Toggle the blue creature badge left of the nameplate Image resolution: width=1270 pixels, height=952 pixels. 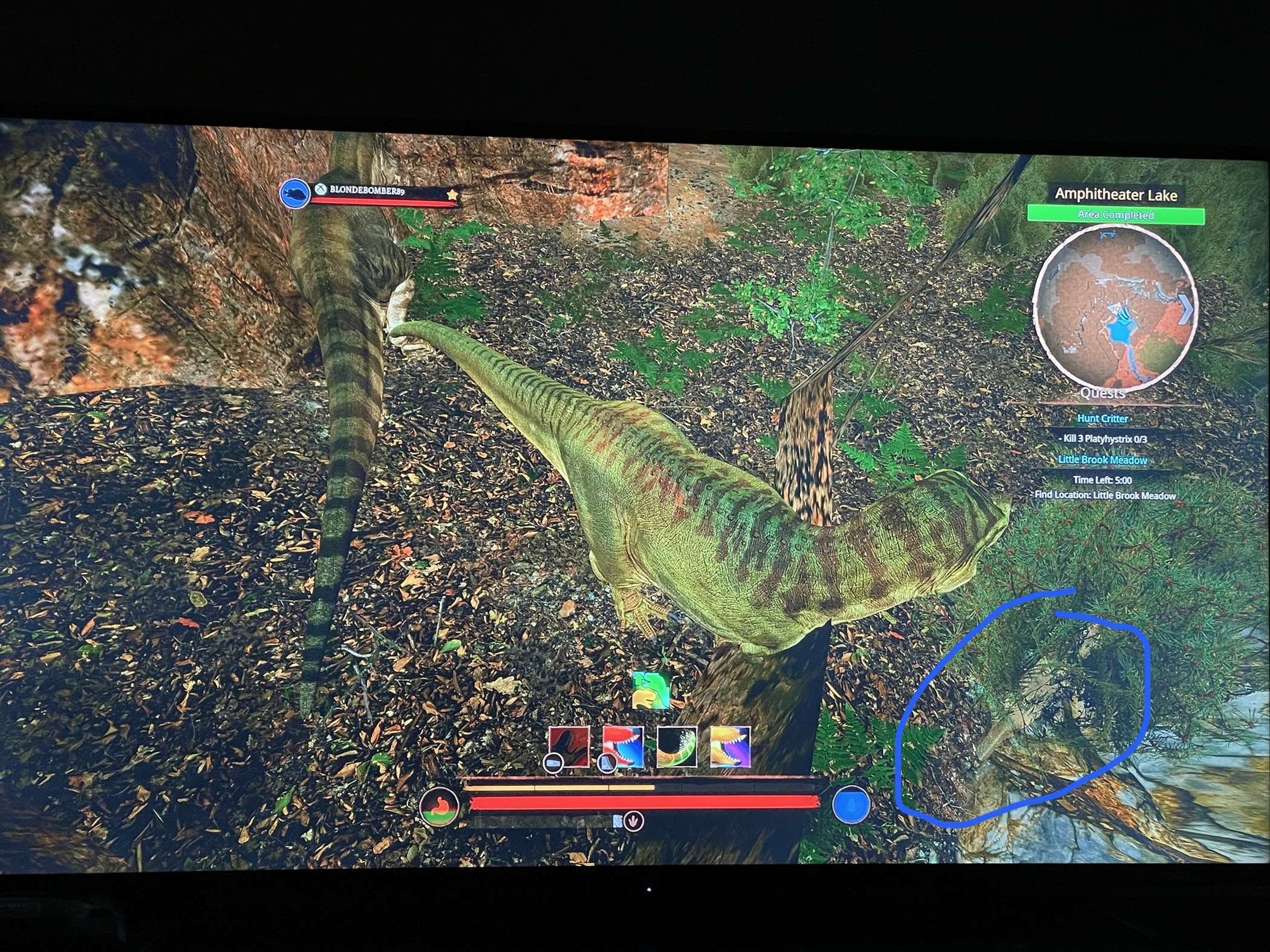coord(295,194)
